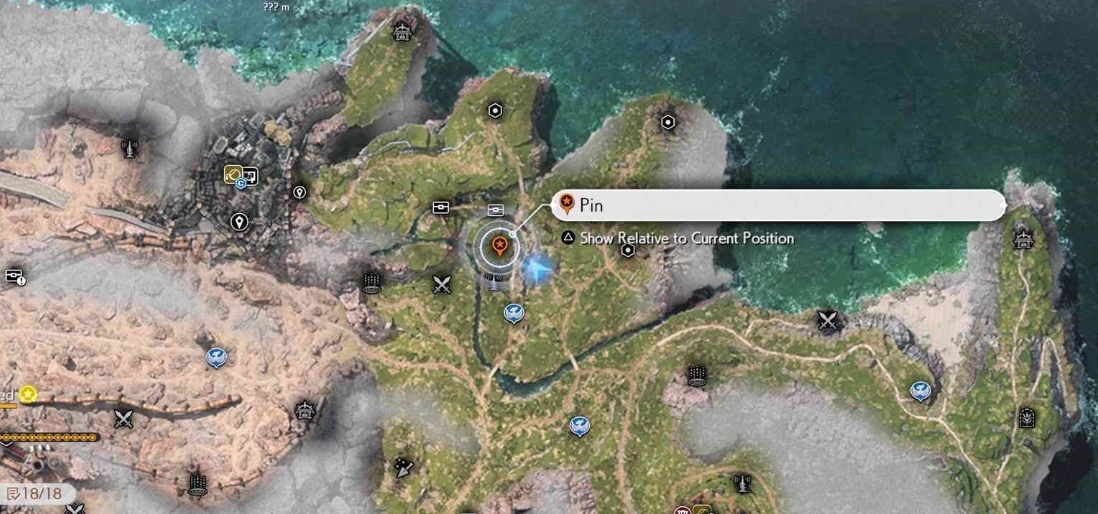The height and width of the screenshot is (514, 1098).
Task: Select the hexagon marker nearest the open sea
Action: (668, 122)
